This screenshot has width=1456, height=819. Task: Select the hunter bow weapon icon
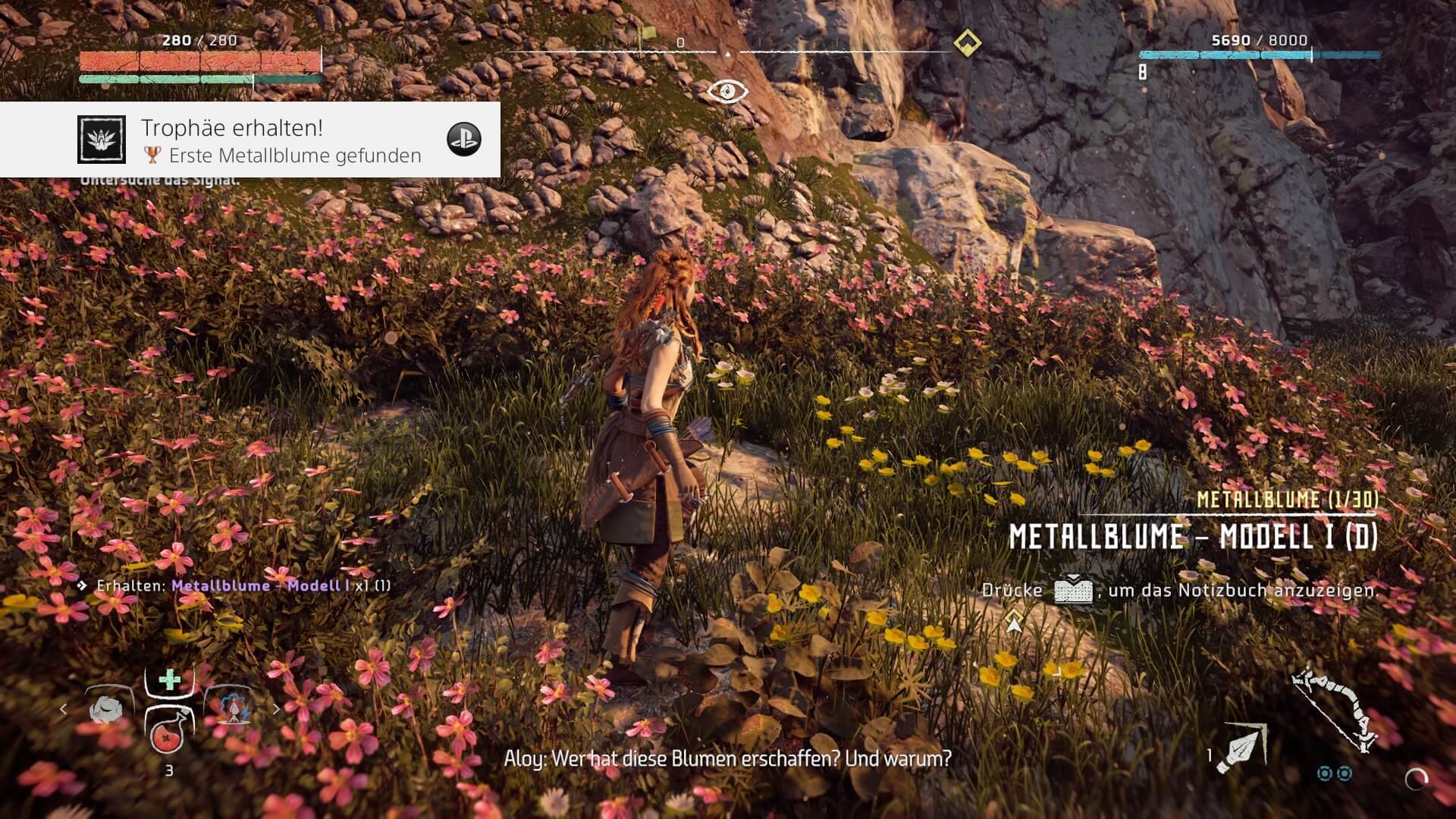(x=1335, y=709)
